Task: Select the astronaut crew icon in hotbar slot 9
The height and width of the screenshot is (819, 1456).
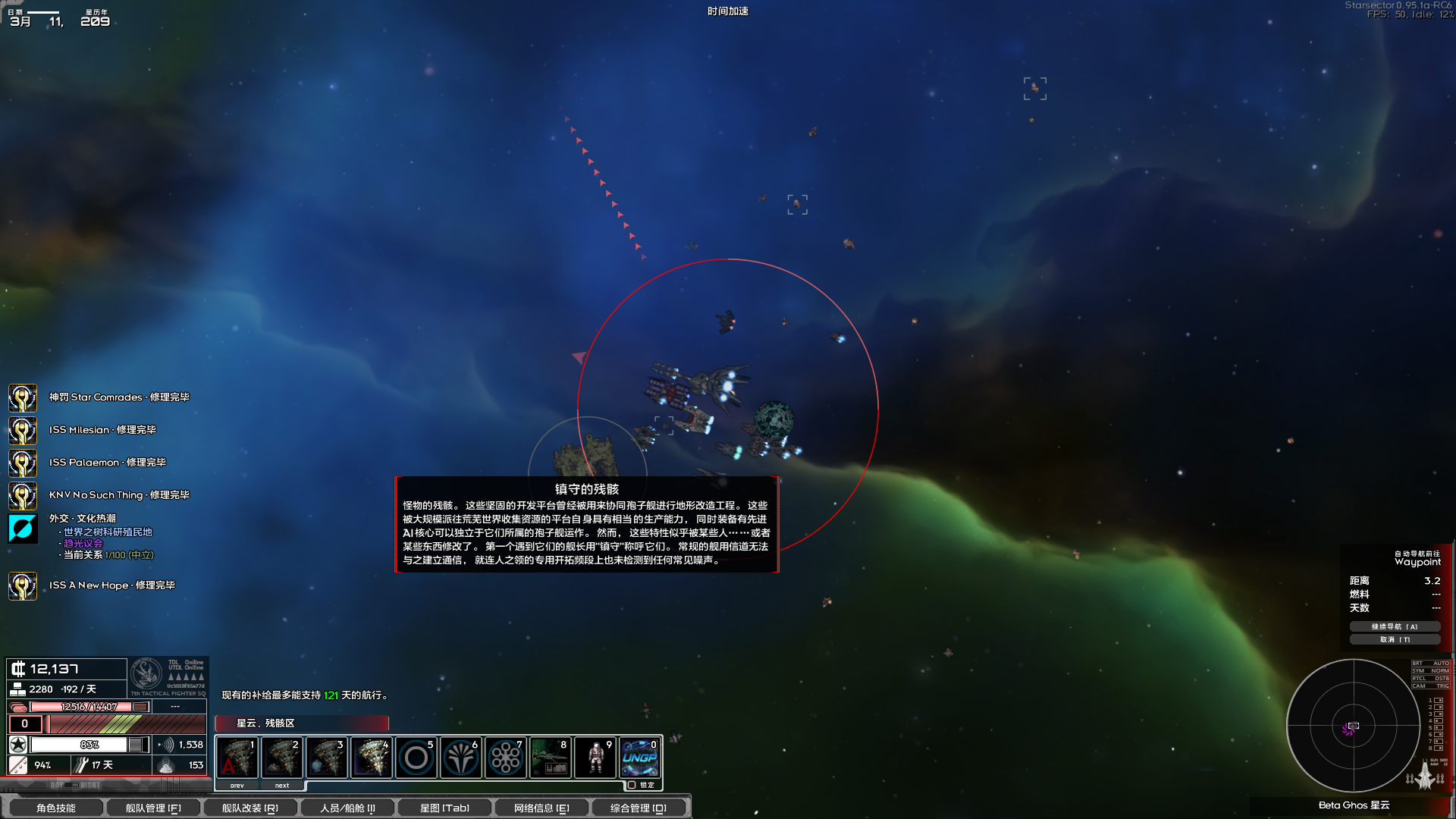Action: 596,757
